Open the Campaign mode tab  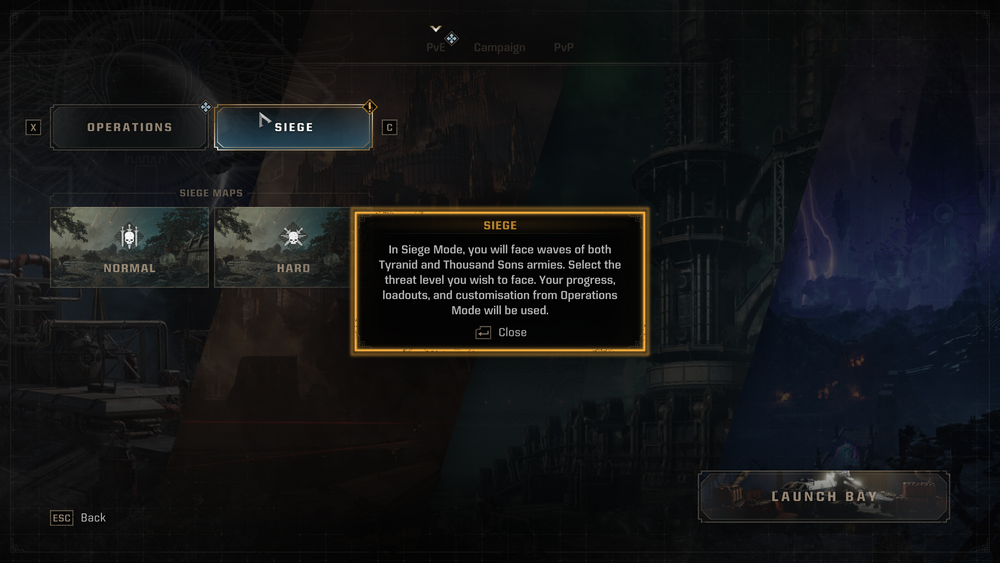(x=499, y=47)
